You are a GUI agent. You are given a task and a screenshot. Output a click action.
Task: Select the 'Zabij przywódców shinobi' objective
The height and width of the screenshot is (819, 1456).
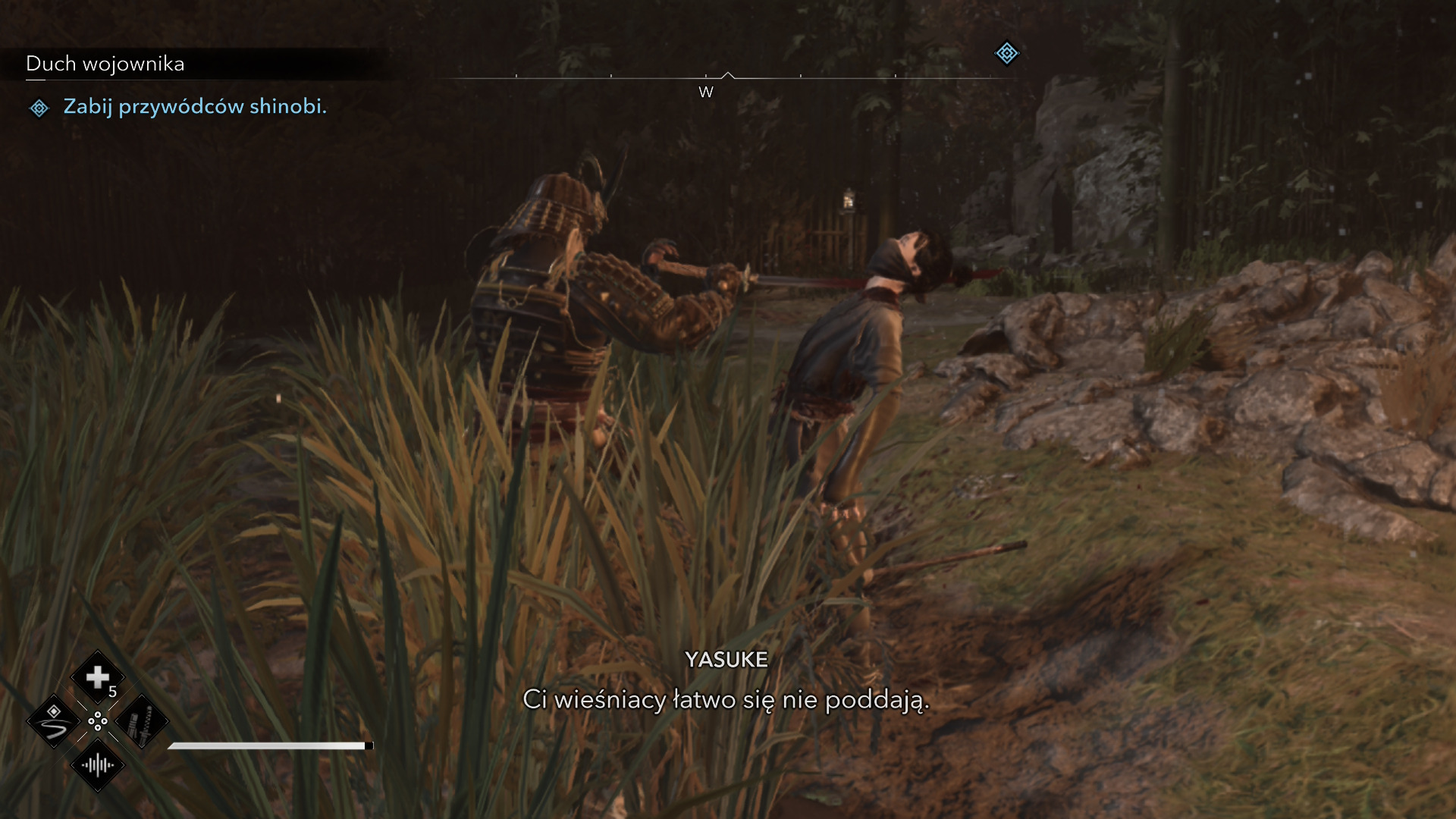(x=194, y=107)
